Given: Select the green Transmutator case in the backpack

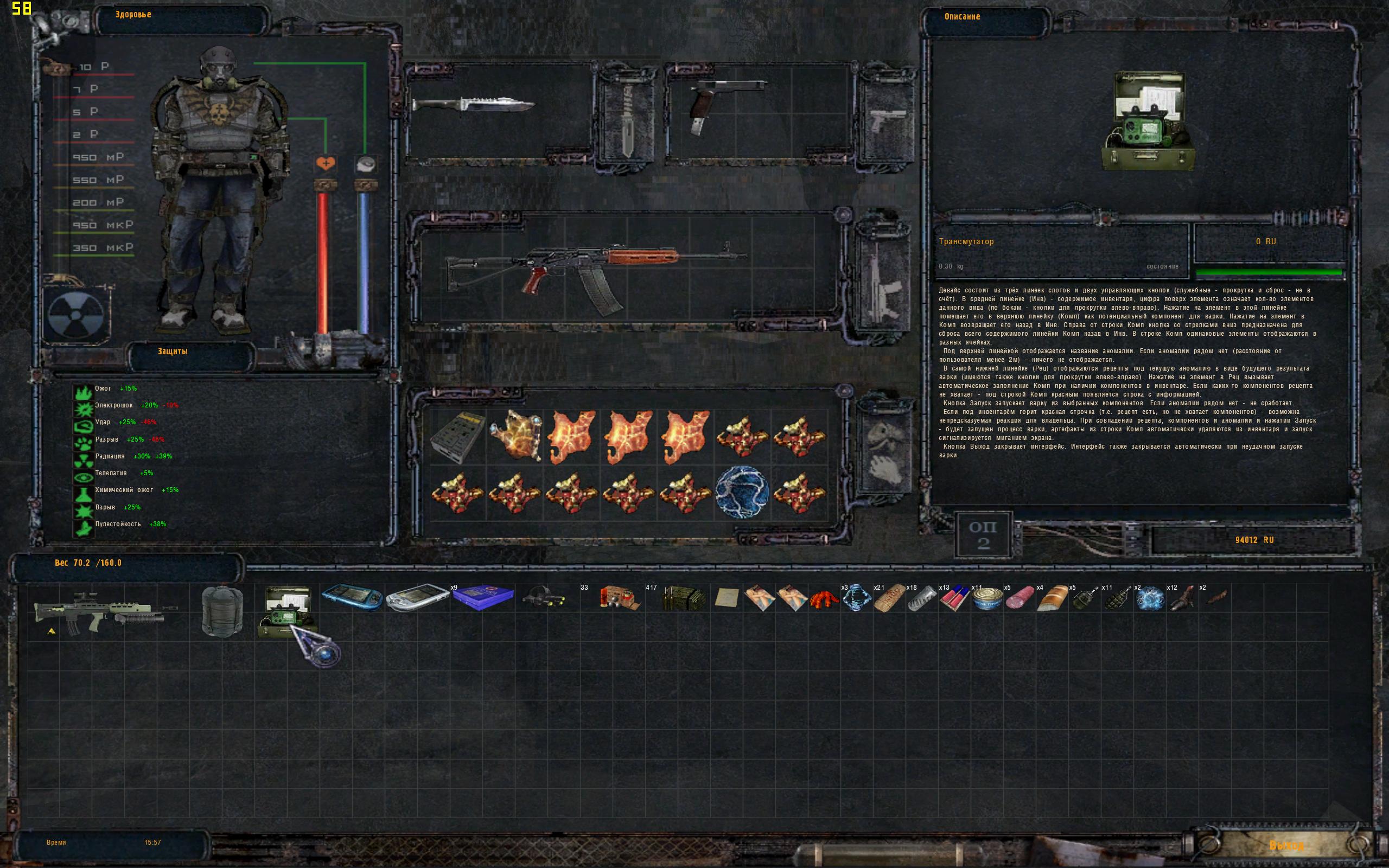Looking at the screenshot, I should coord(285,611).
